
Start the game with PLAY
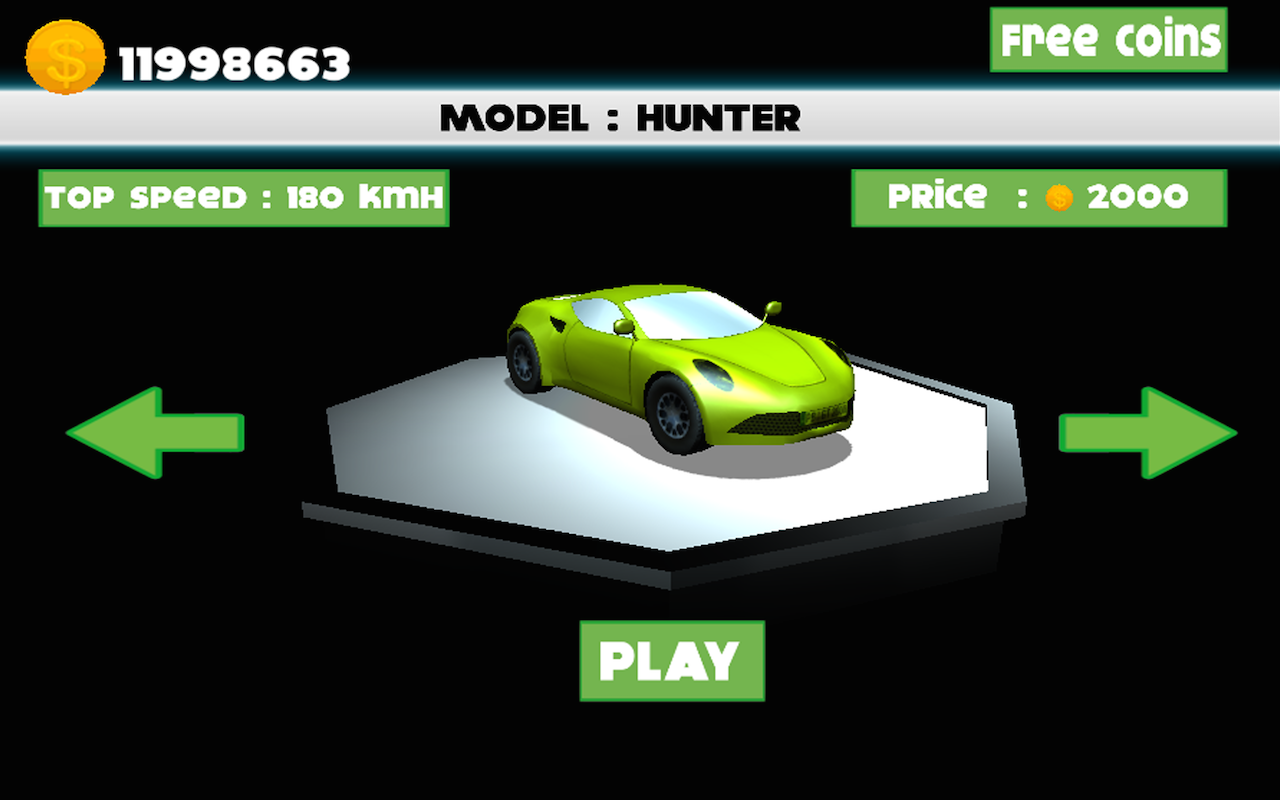click(x=672, y=658)
